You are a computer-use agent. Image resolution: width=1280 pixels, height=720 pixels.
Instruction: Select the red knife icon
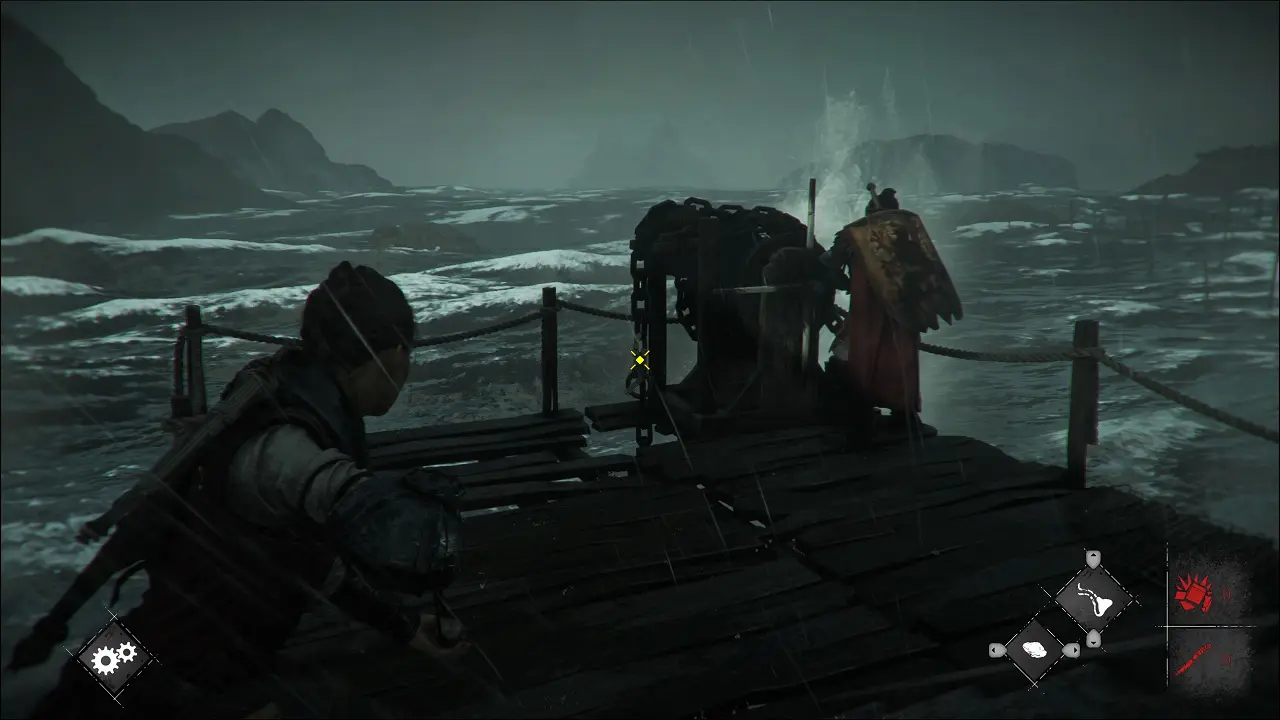[1193, 658]
